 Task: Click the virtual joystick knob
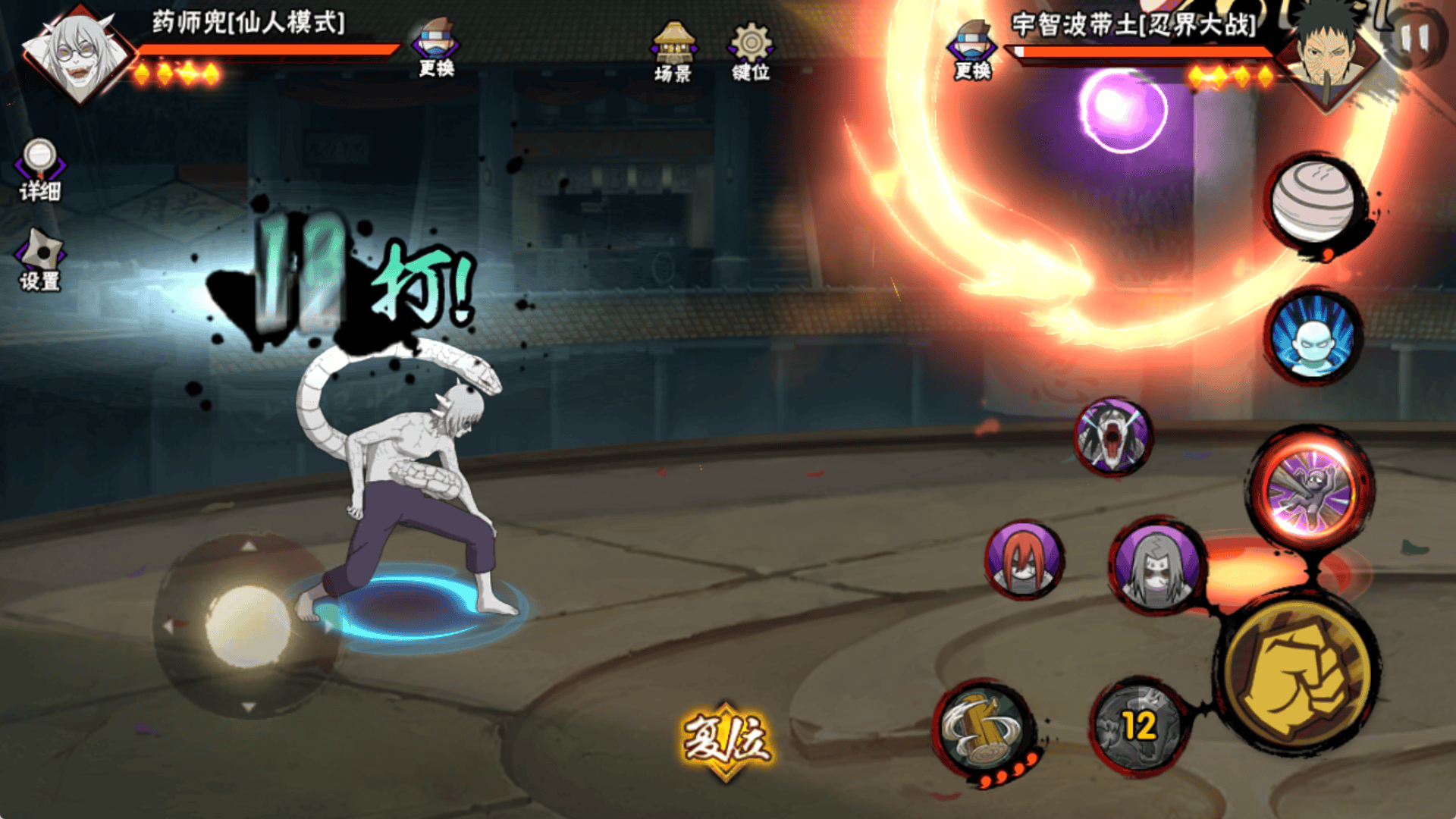246,626
